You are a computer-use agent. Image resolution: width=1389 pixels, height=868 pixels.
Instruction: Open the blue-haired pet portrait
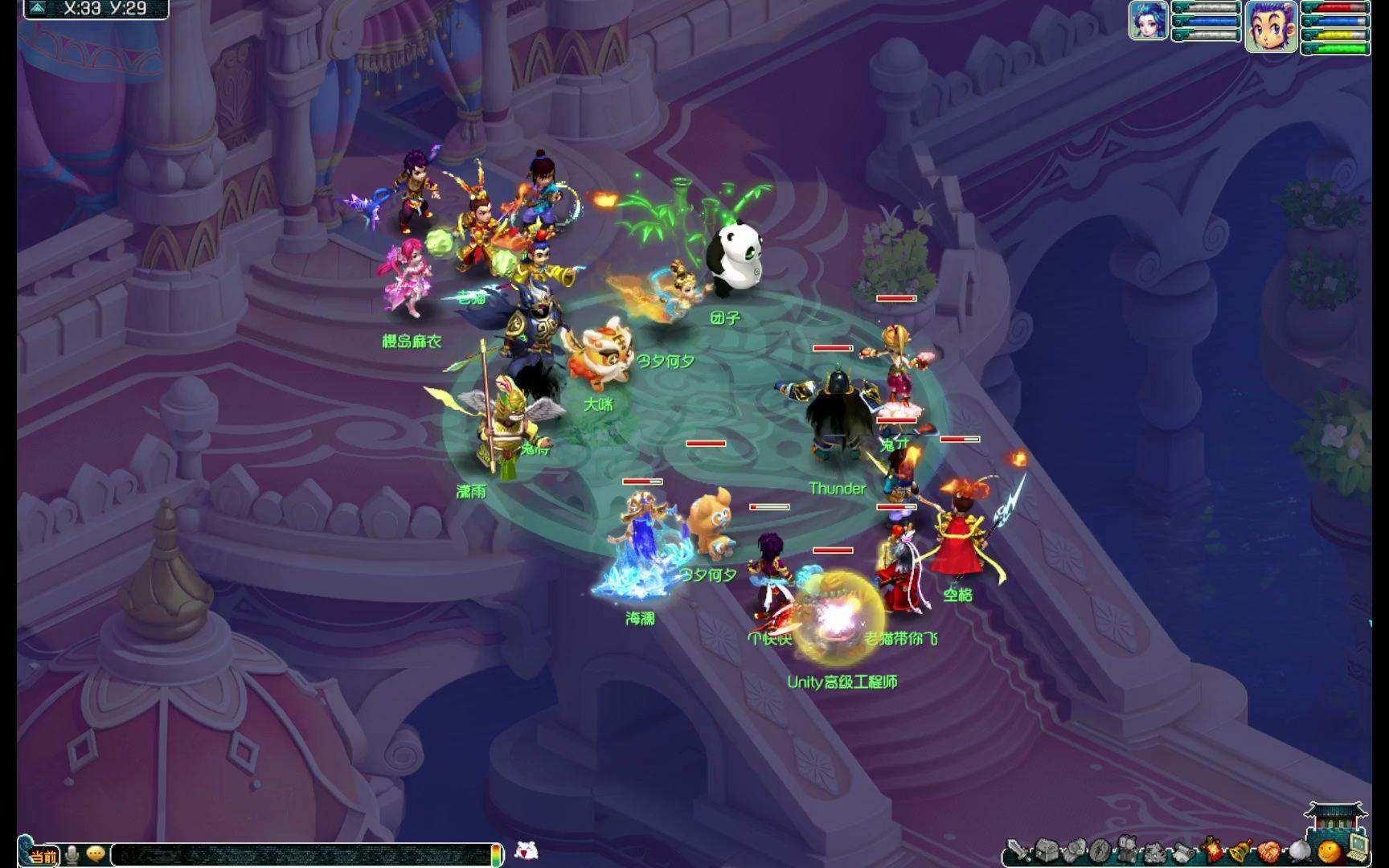coord(1148,20)
